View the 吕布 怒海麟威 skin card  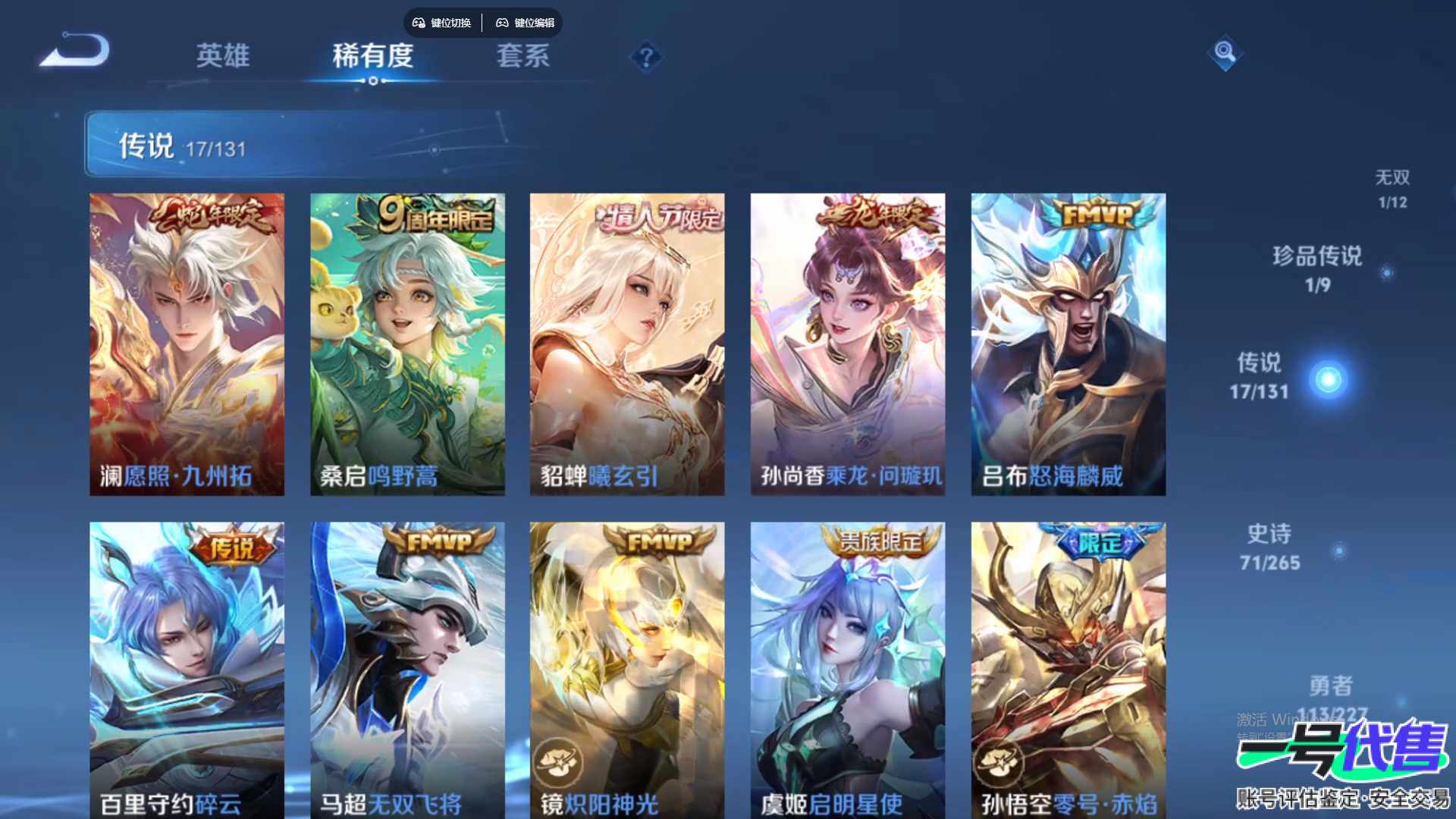[1068, 344]
